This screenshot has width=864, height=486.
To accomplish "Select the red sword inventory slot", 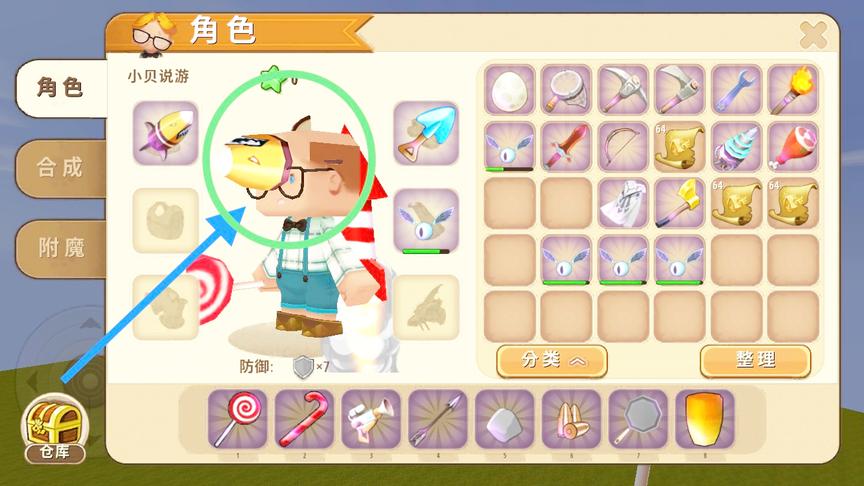I will (x=566, y=147).
